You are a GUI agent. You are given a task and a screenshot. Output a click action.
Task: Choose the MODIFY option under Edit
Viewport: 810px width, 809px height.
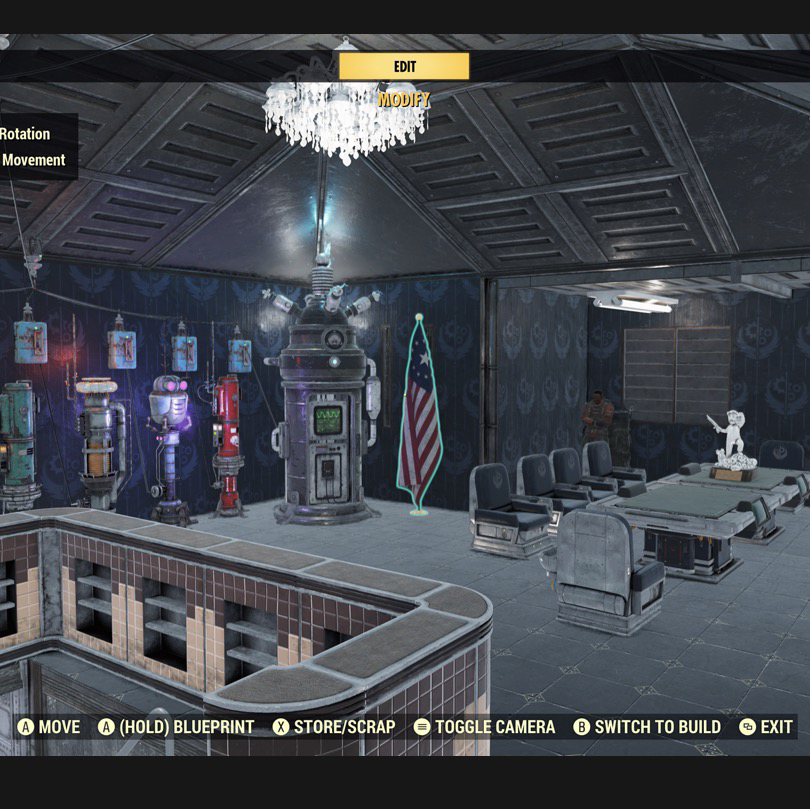pos(404,100)
